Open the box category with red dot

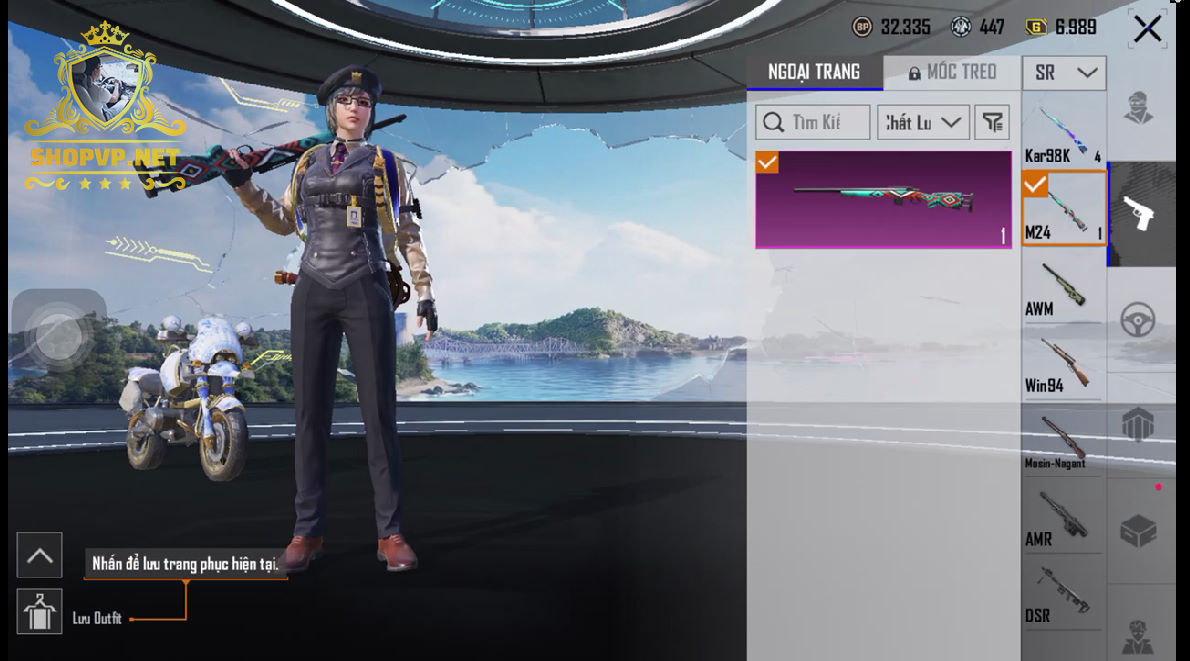click(x=1139, y=530)
